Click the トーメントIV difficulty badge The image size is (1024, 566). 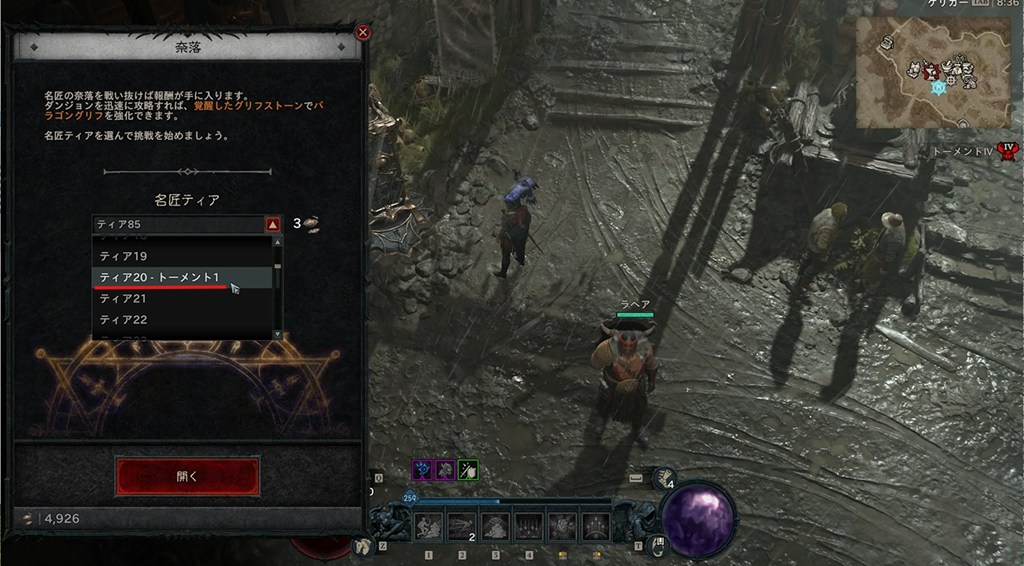pos(1008,152)
